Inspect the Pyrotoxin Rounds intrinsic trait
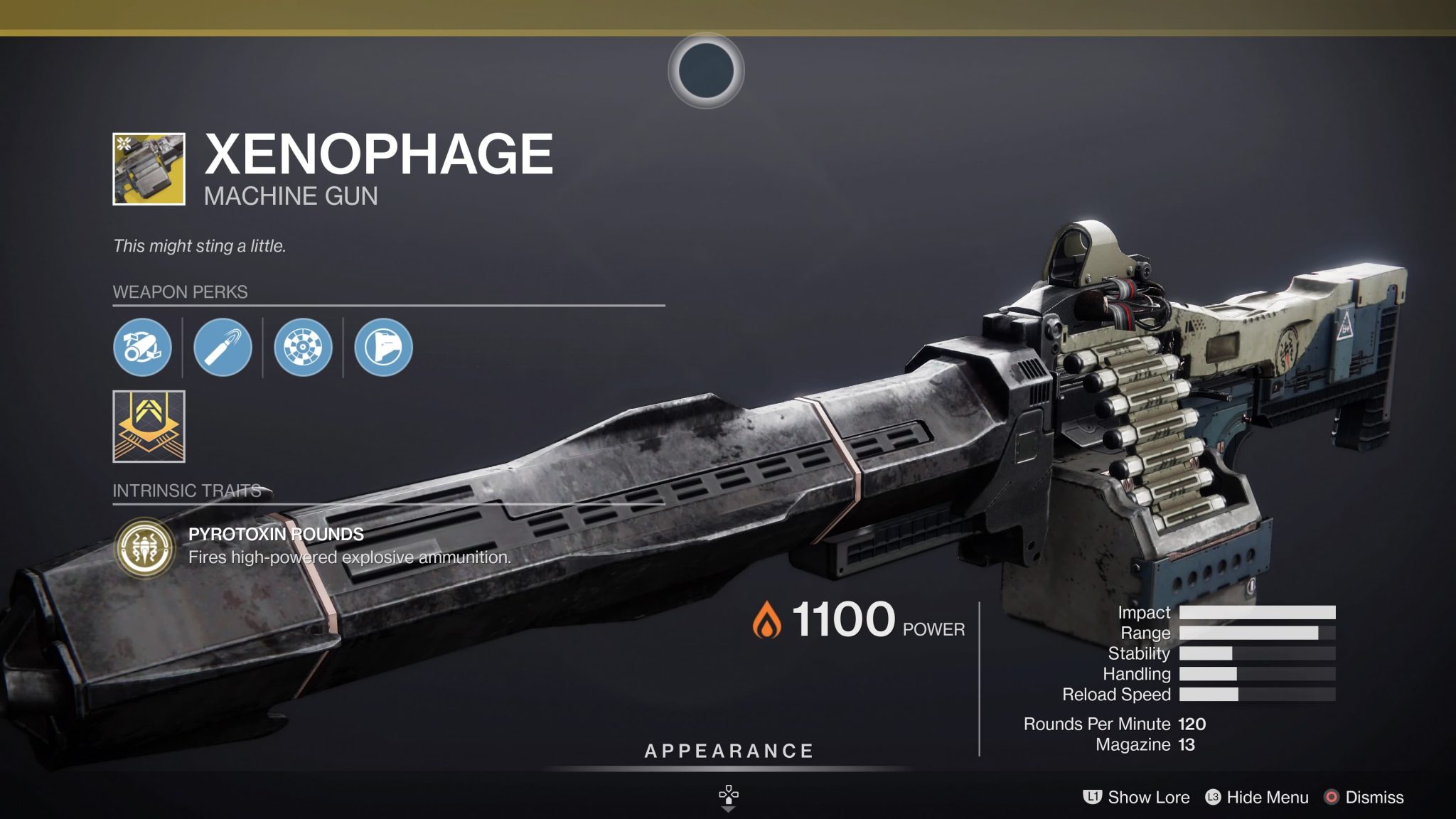This screenshot has height=819, width=1456. [146, 547]
